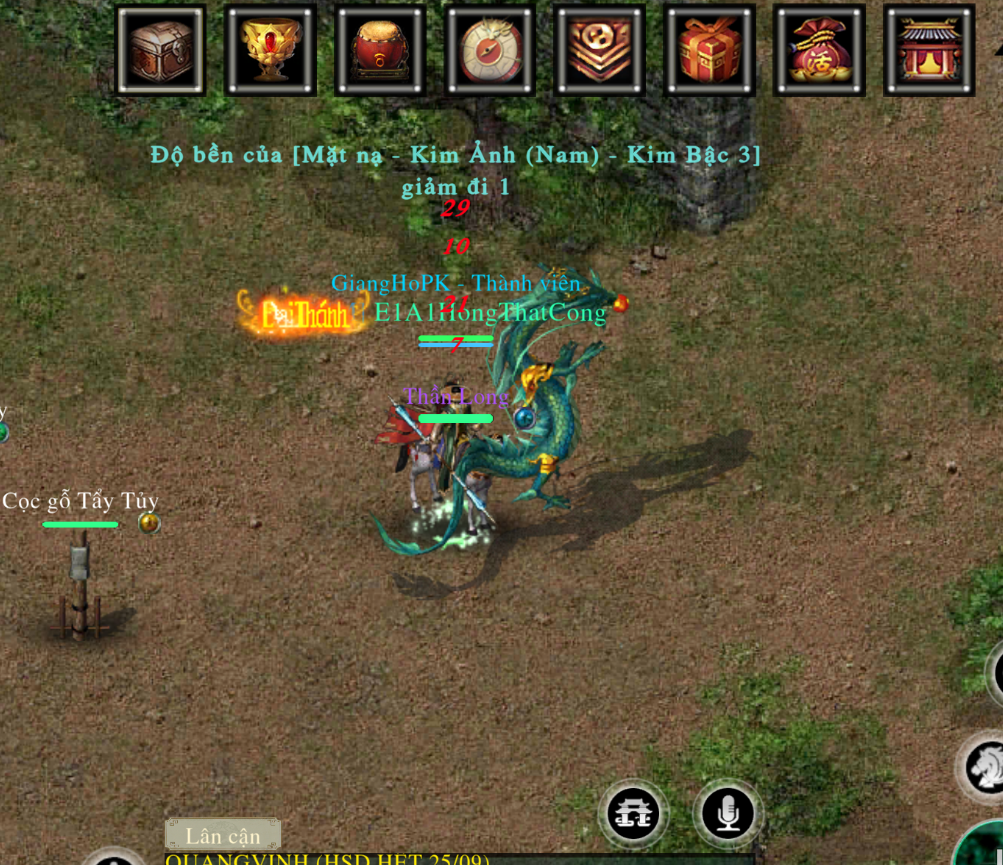This screenshot has width=1003, height=865.
Task: Activate the microphone voice chat button
Action: [x=728, y=813]
